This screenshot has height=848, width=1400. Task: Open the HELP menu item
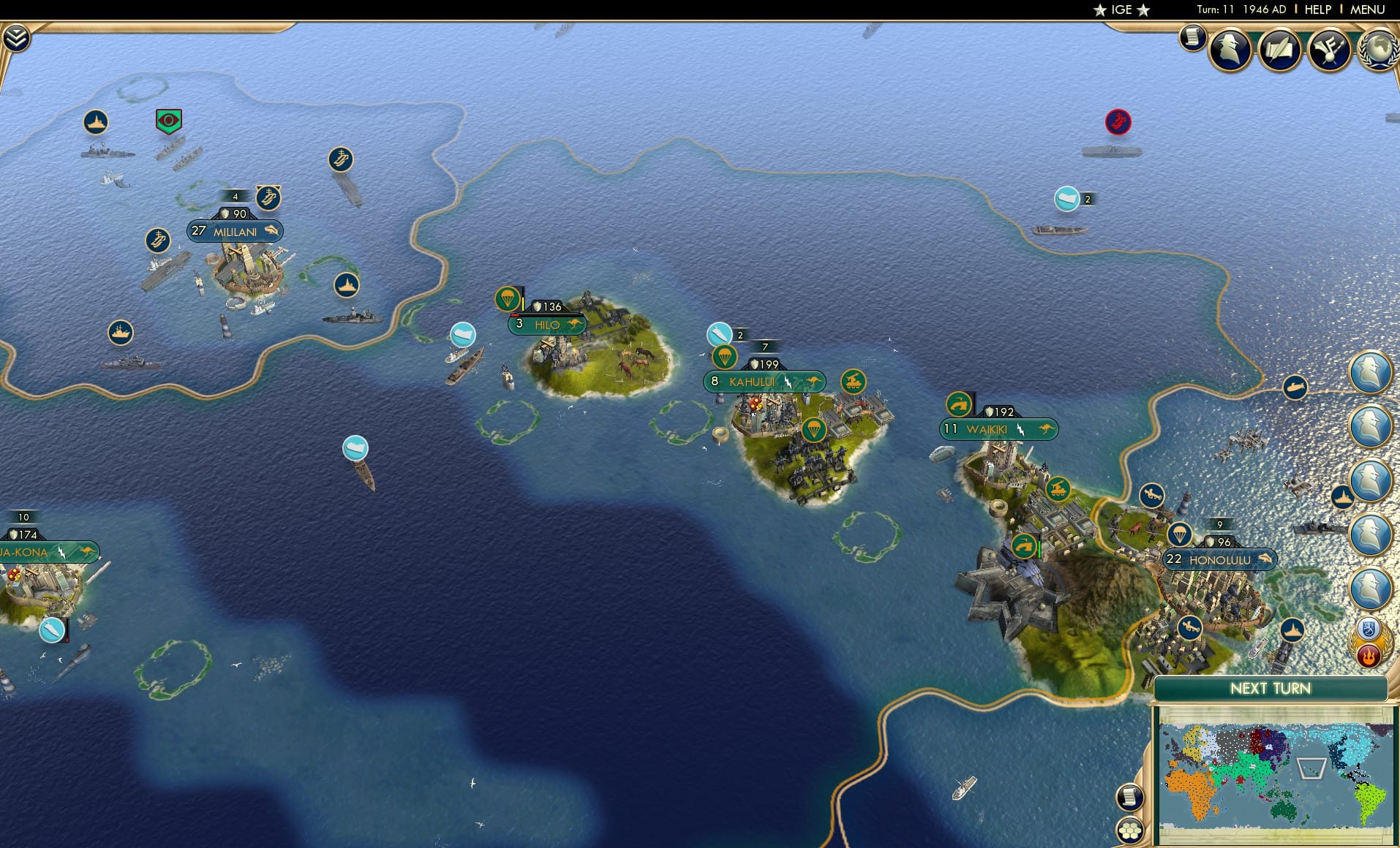(x=1317, y=10)
